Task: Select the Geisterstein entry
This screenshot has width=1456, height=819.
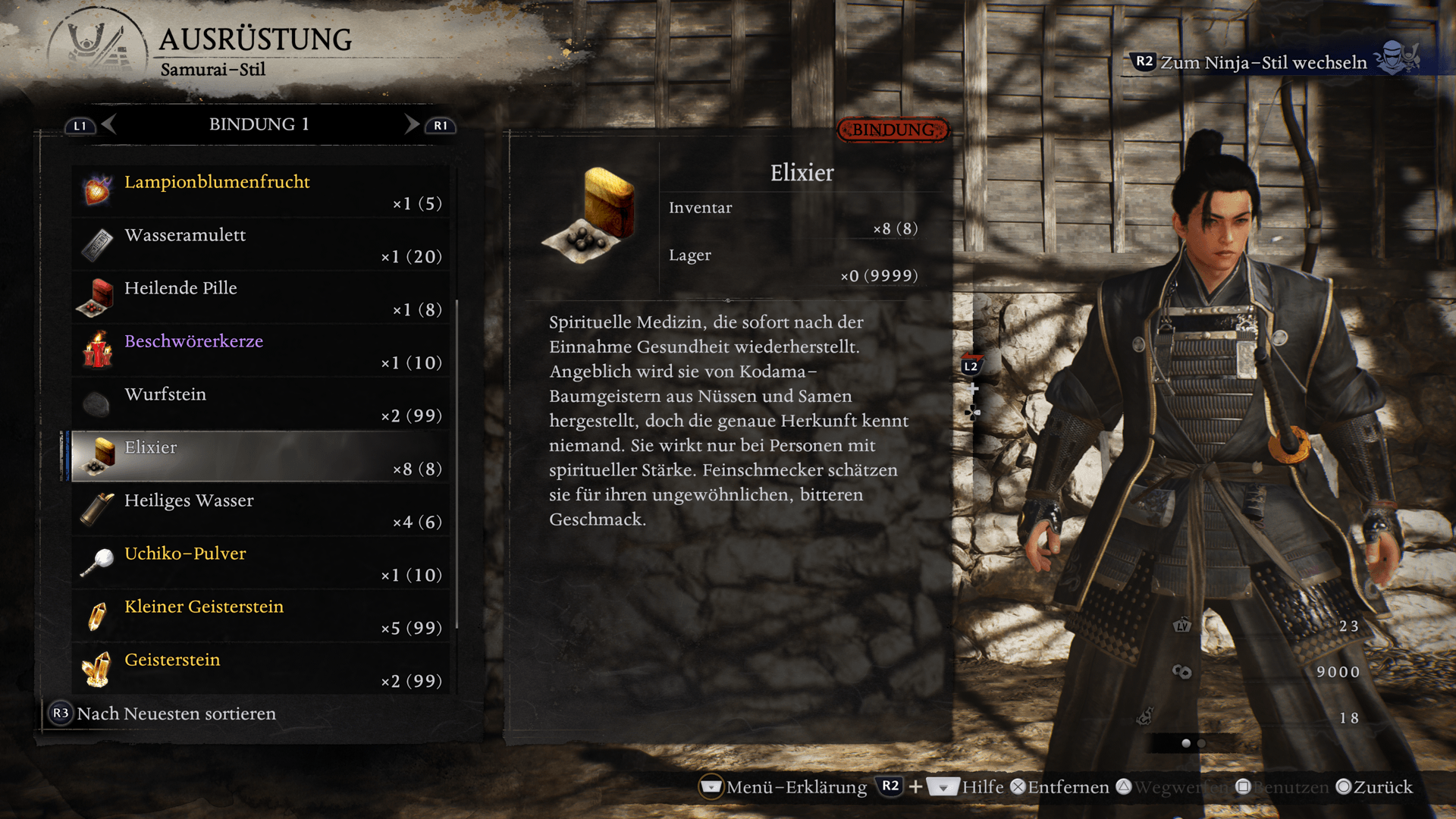Action: (x=260, y=669)
